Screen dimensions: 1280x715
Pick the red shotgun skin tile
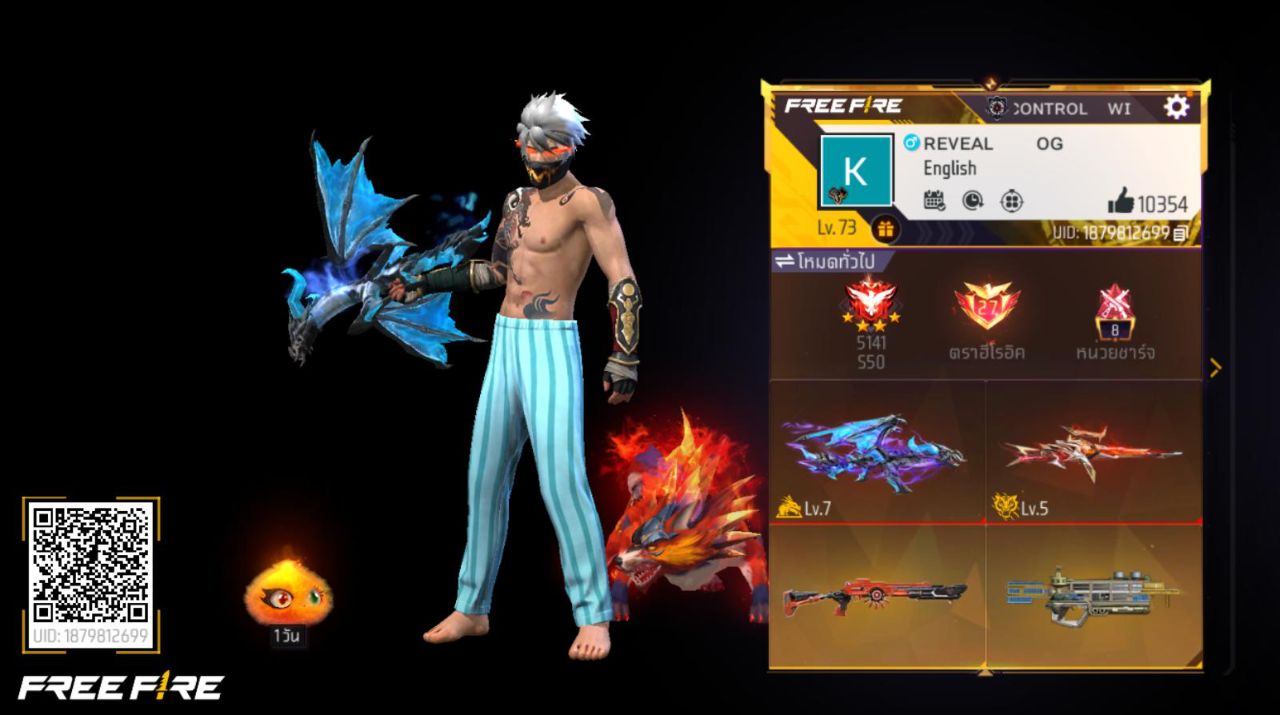coord(877,595)
